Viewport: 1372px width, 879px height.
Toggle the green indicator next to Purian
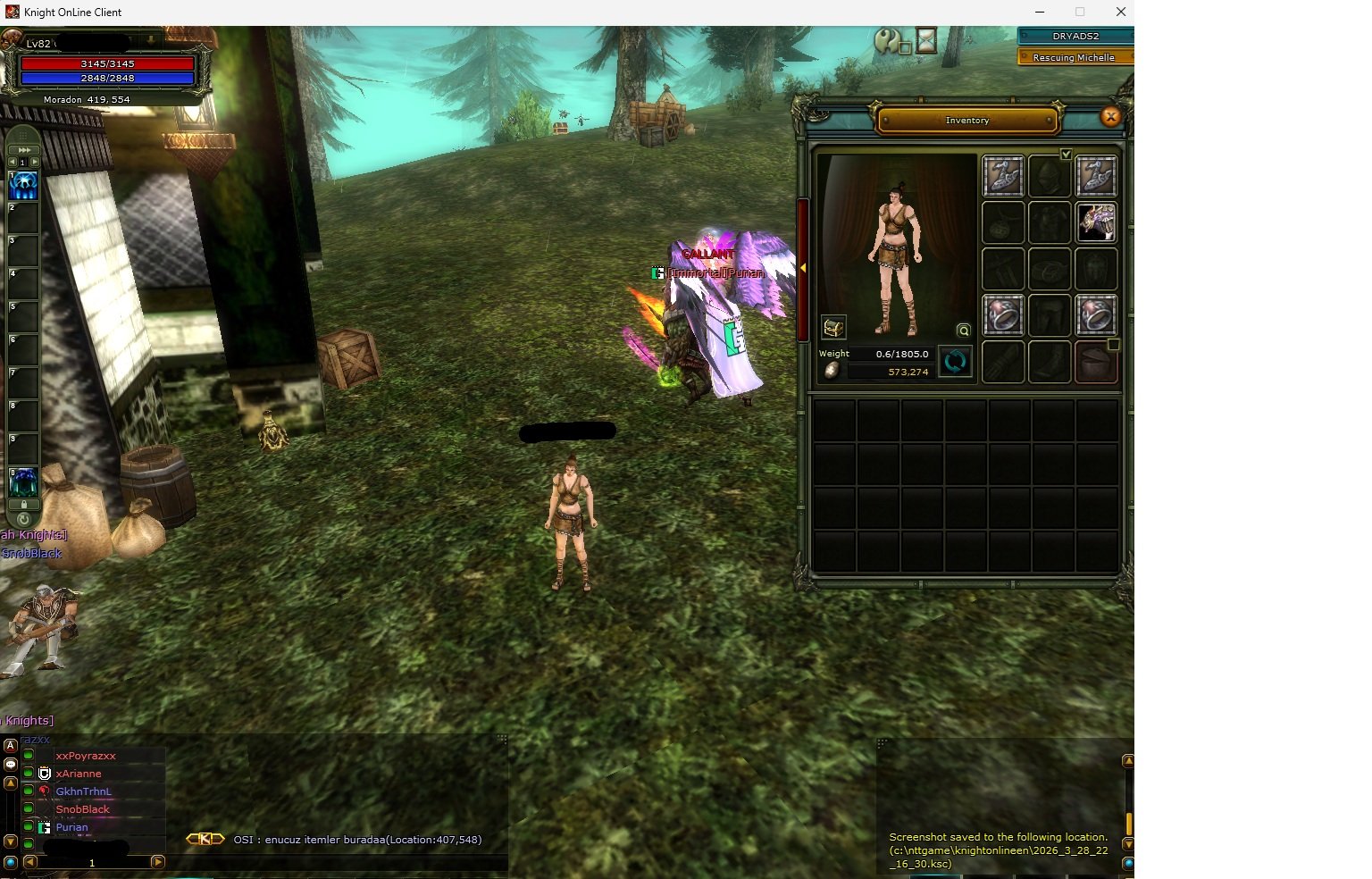[29, 827]
